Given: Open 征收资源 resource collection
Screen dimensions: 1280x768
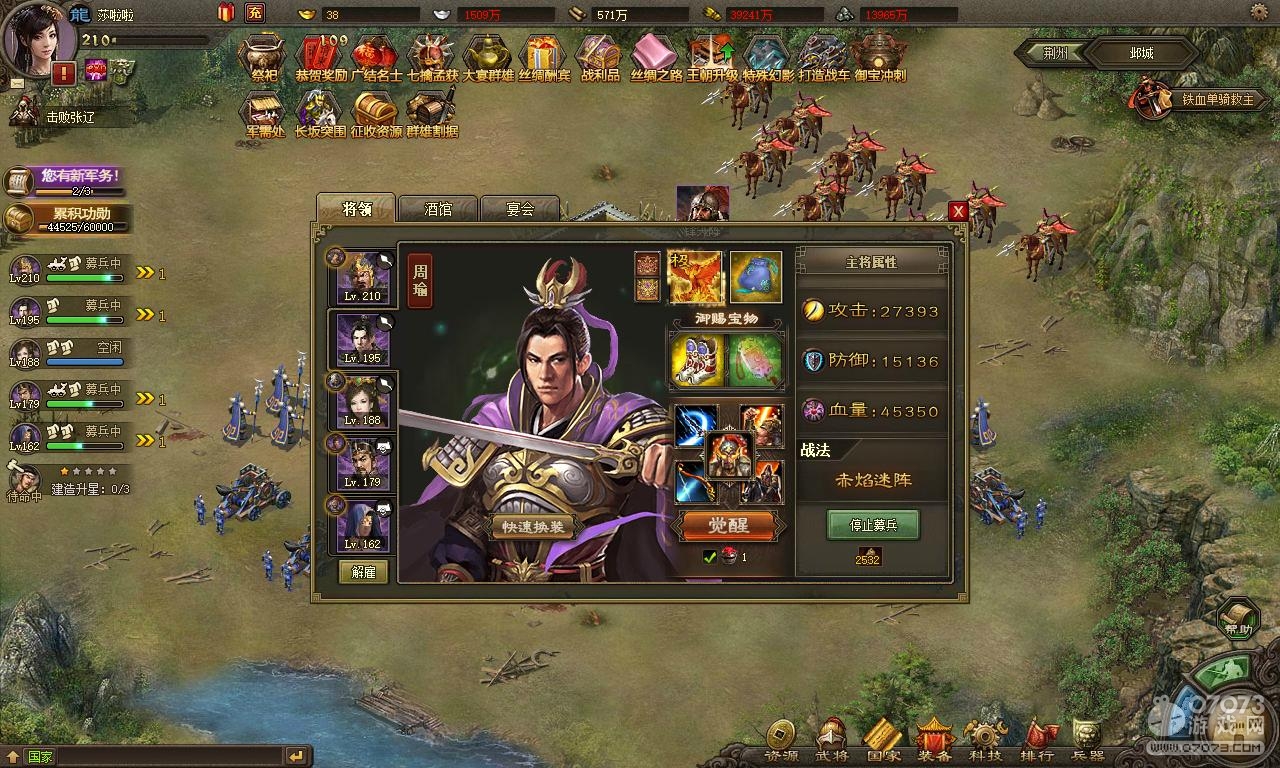Looking at the screenshot, I should (x=376, y=114).
